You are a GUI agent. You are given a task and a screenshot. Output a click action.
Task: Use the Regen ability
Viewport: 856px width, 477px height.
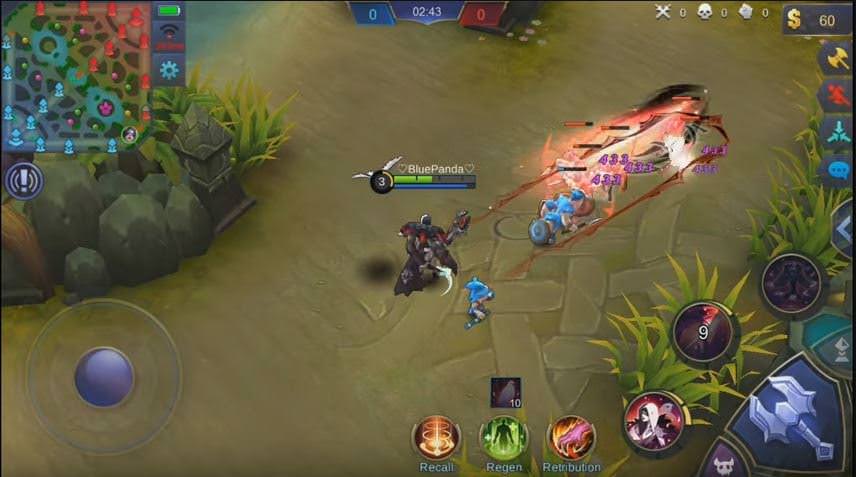(503, 437)
